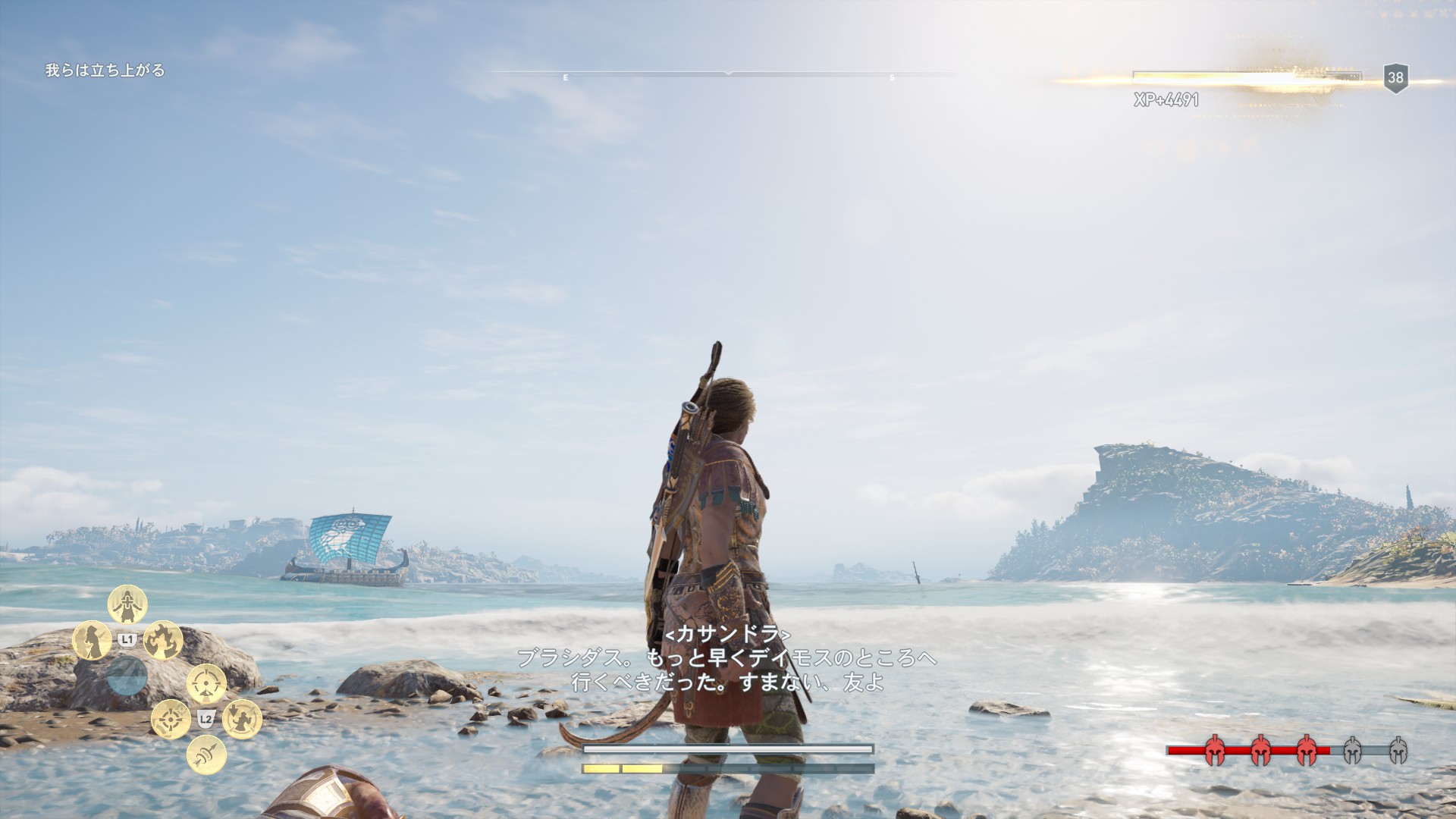Activate the down-arrow archer ability
Screen dimensions: 1456x819
[242, 719]
